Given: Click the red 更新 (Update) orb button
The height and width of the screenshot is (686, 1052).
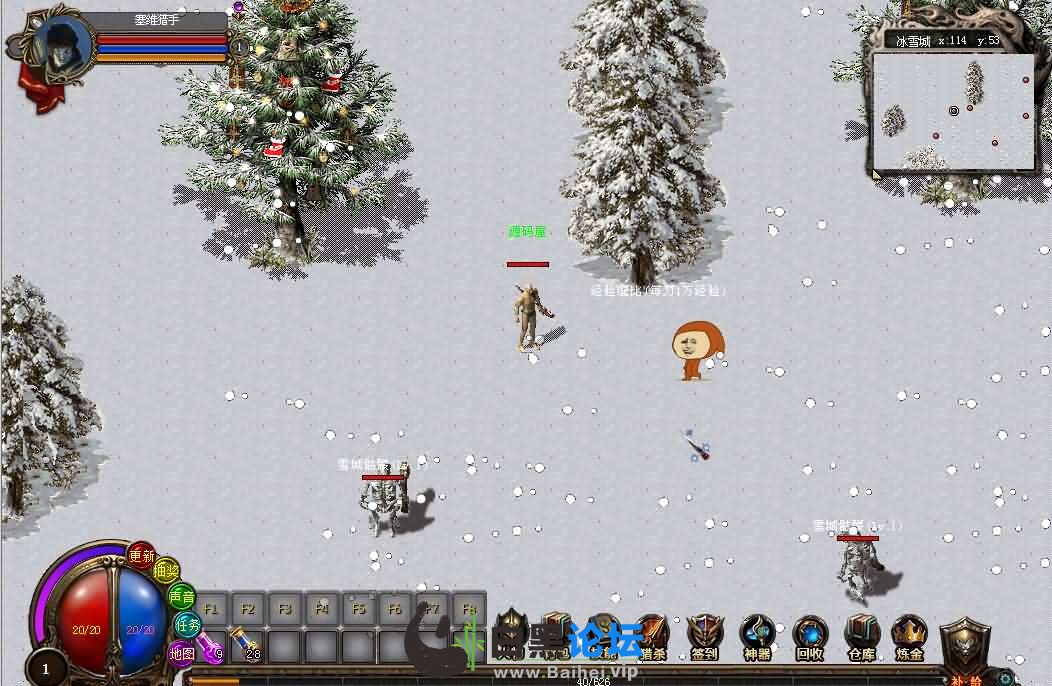Looking at the screenshot, I should [141, 555].
